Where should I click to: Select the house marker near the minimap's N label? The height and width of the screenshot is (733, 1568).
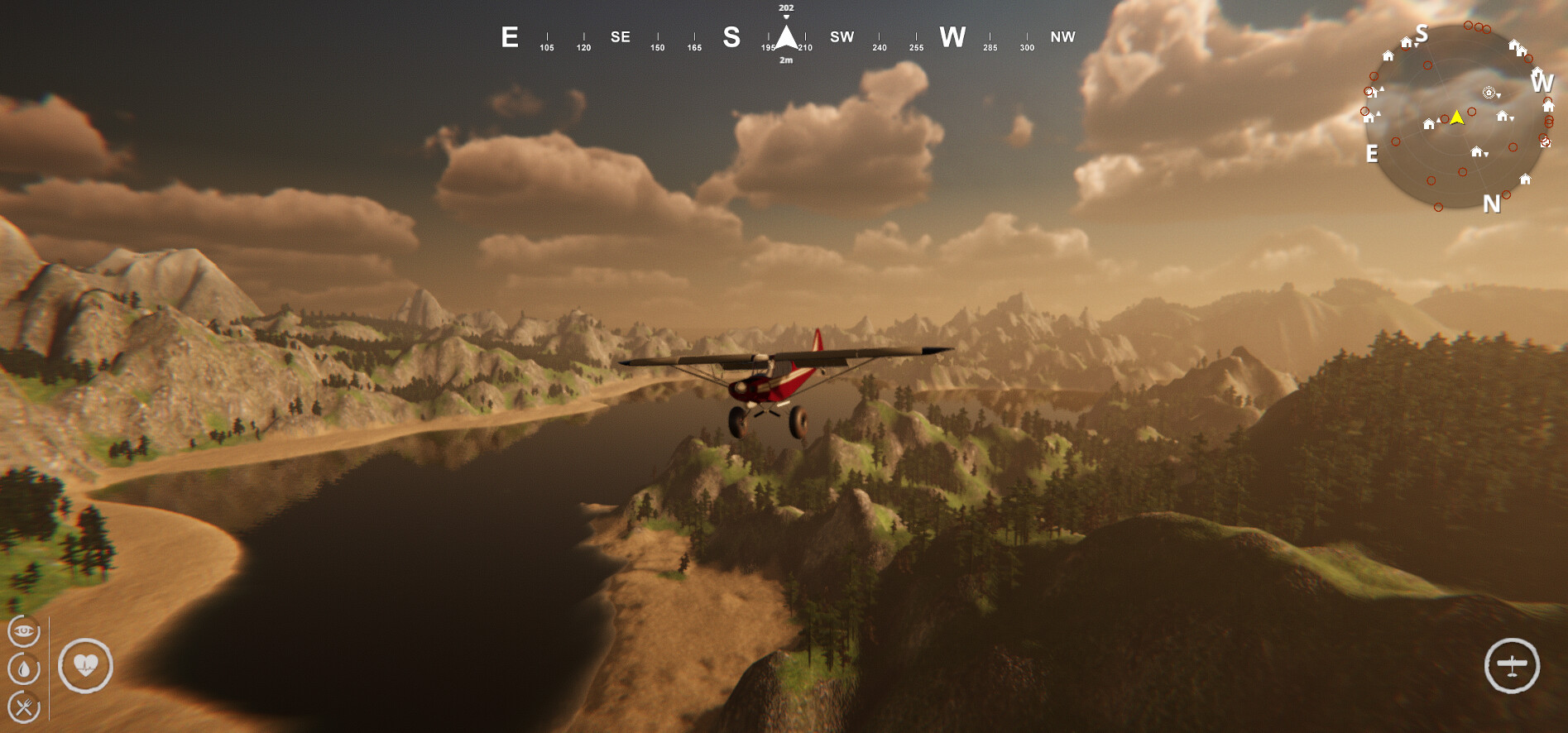click(1525, 179)
